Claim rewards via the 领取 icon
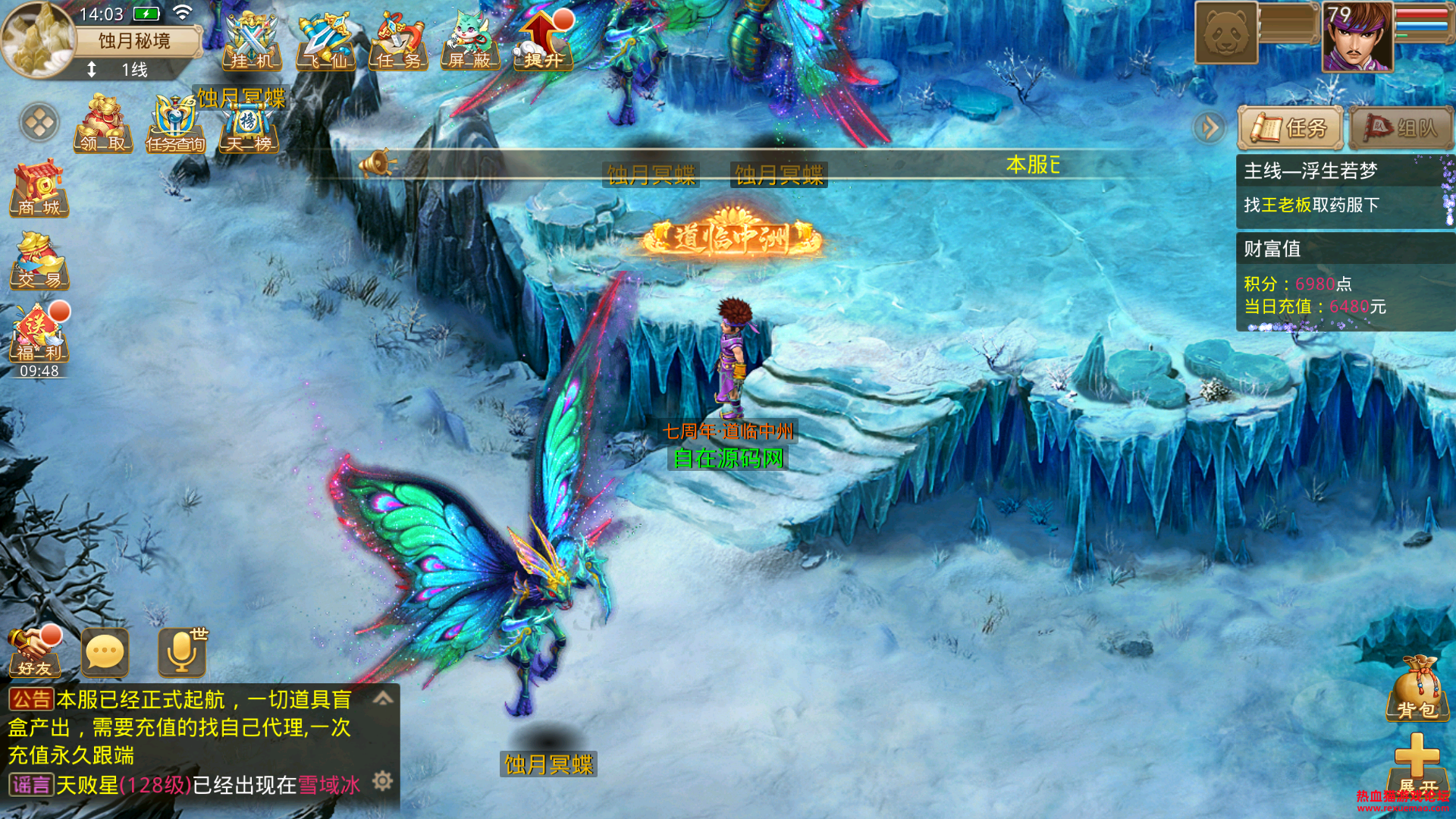The width and height of the screenshot is (1456, 819). click(103, 123)
